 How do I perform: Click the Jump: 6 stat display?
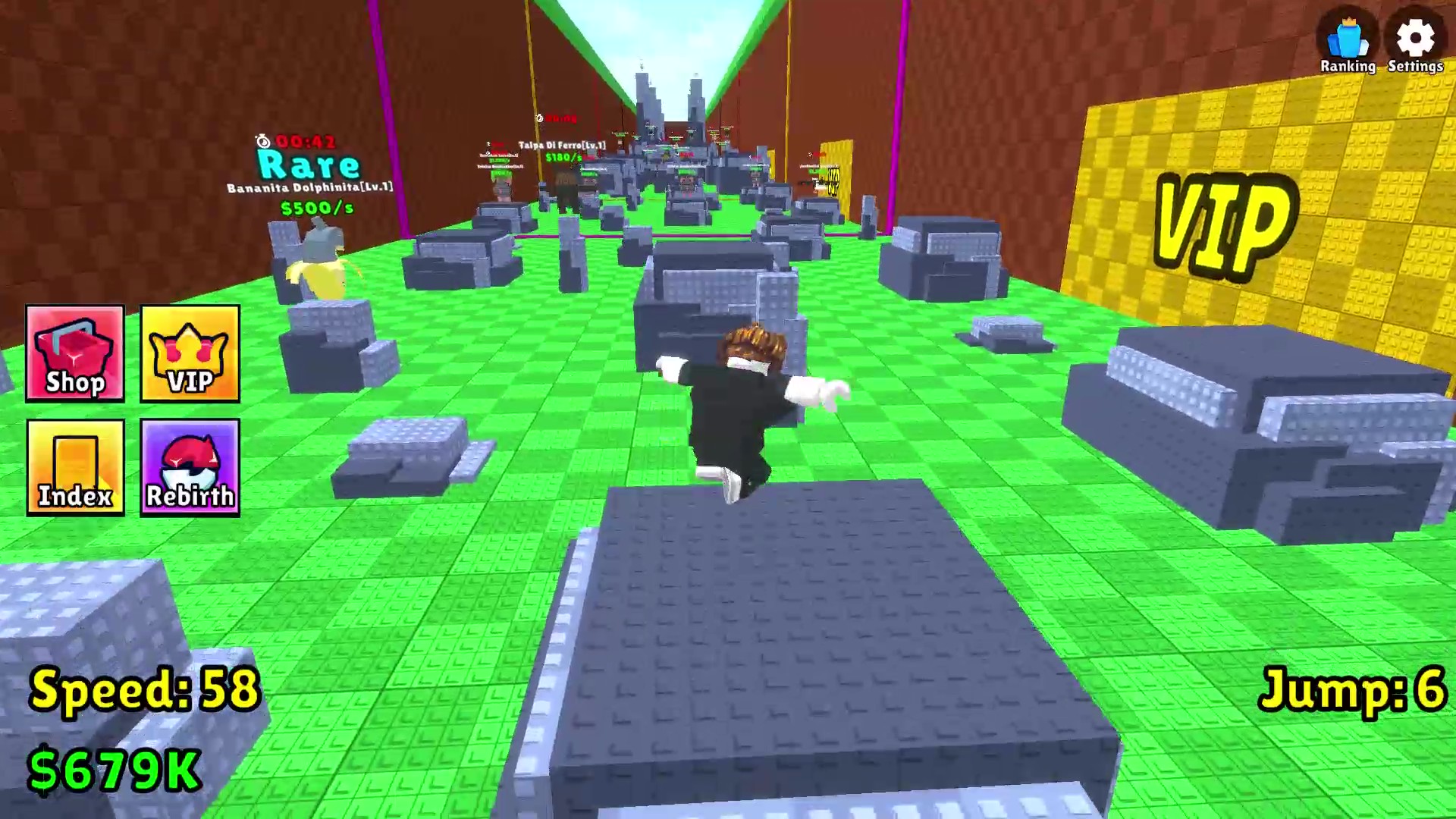(x=1354, y=690)
